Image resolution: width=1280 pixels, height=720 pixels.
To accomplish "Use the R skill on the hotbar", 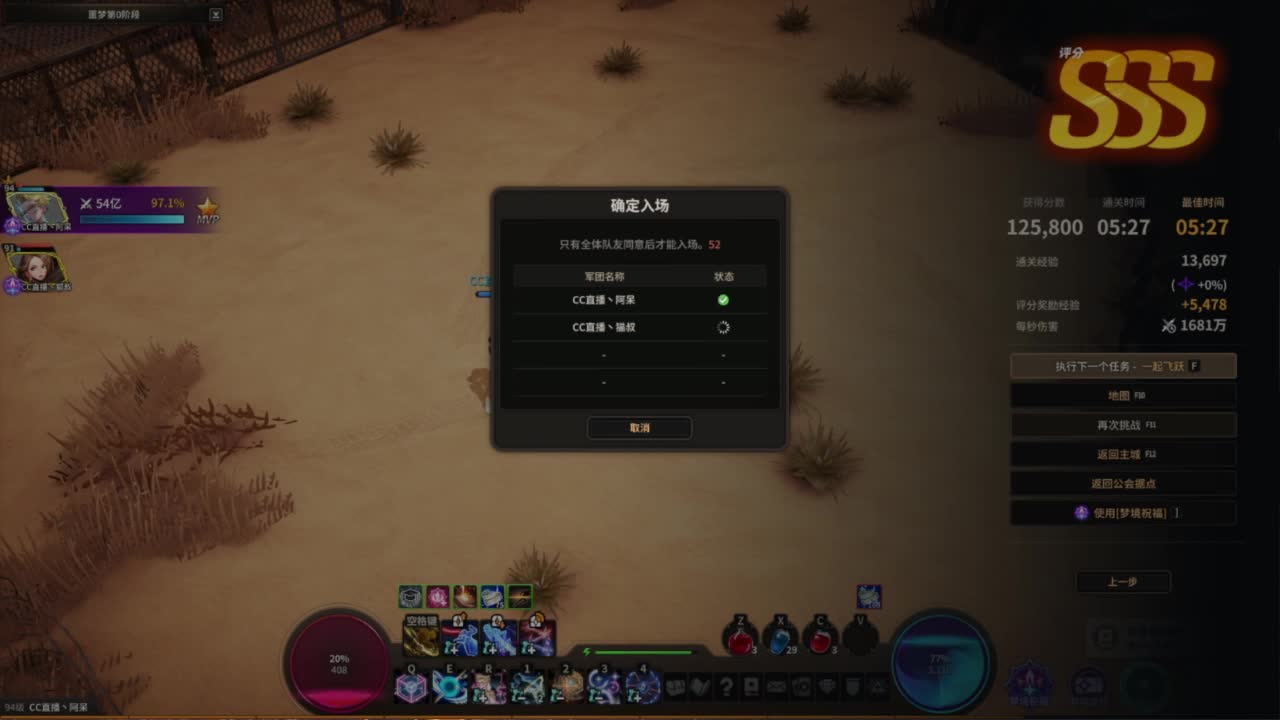I will click(488, 686).
